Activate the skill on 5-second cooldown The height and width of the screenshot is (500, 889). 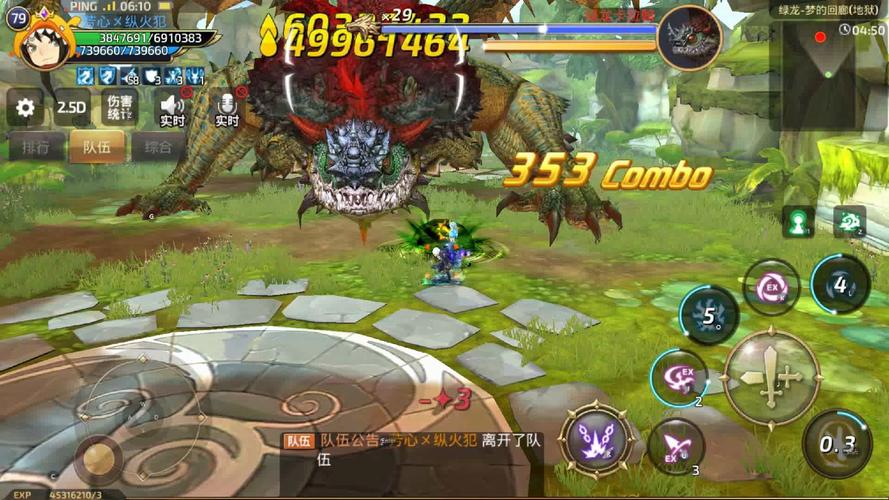pos(709,316)
